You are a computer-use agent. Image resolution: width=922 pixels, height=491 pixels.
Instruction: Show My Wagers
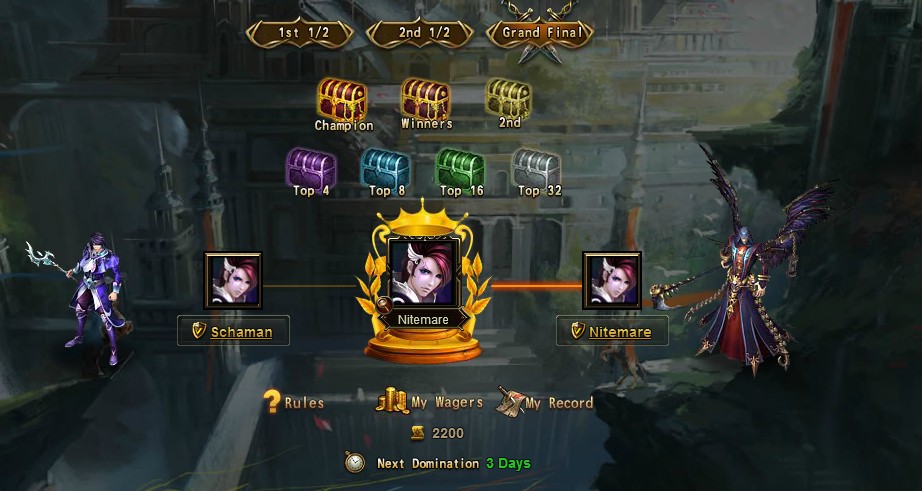click(430, 403)
